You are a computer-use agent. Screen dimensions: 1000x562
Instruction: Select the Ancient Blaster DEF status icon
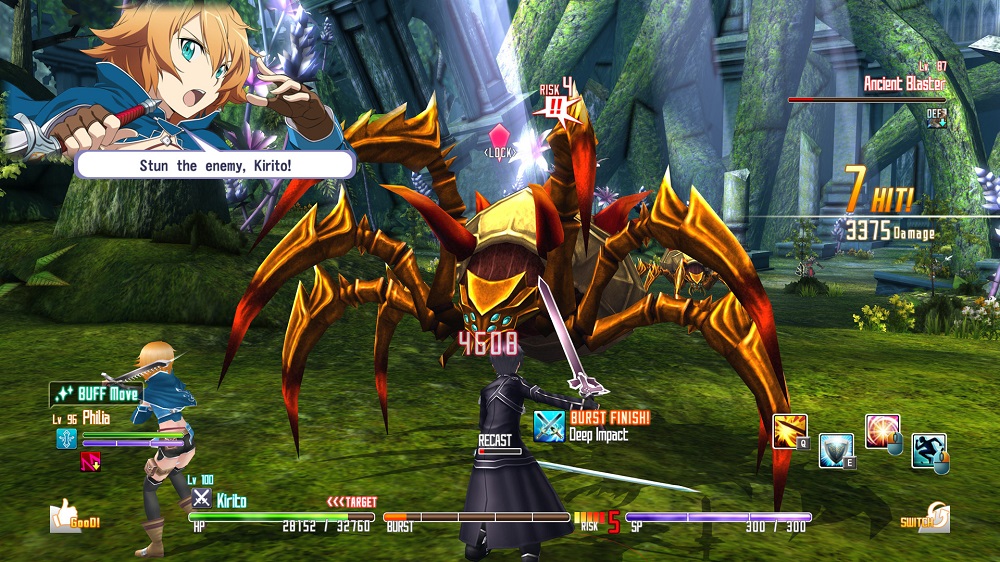coord(936,117)
